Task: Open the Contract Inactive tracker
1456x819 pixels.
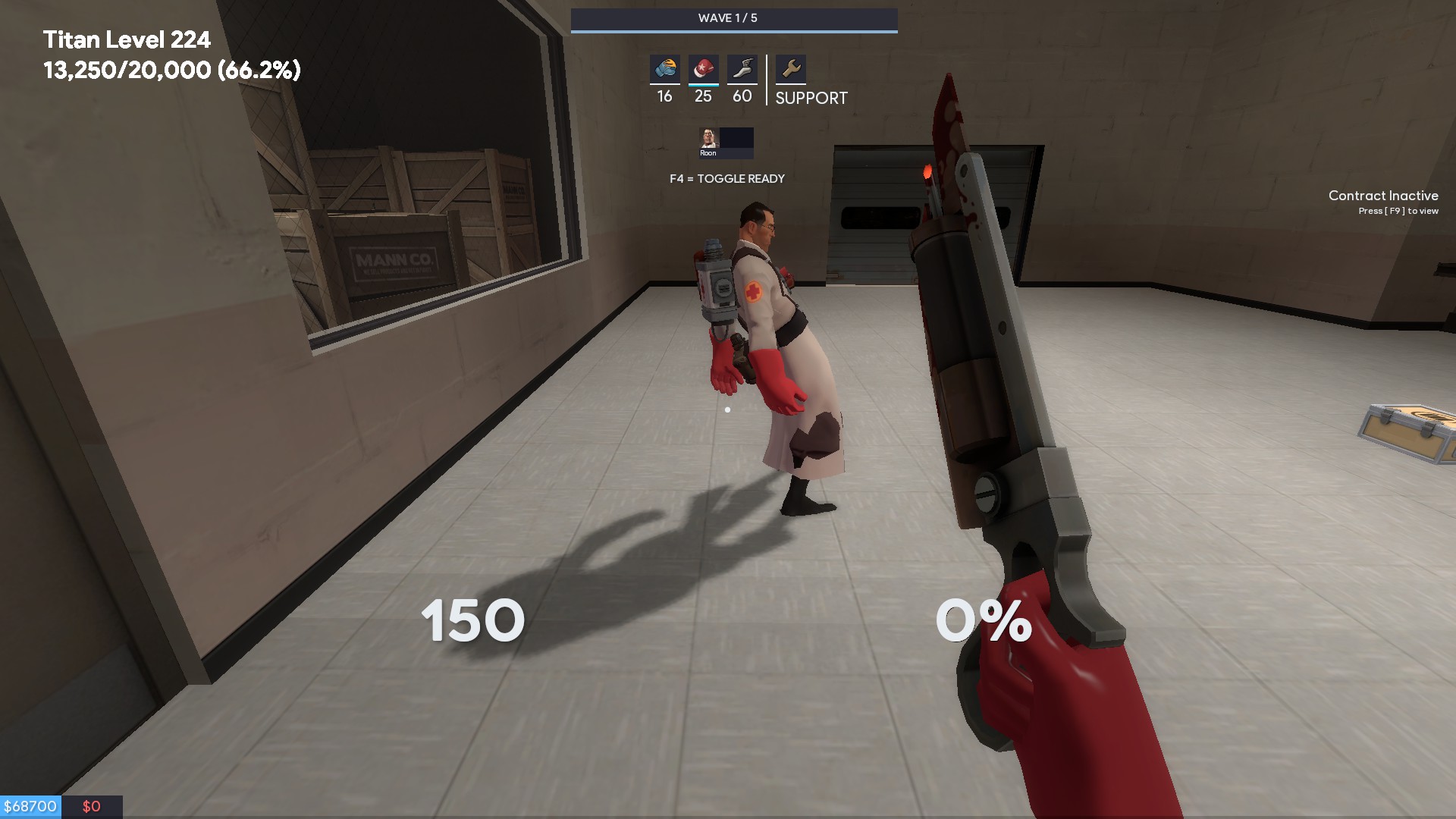Action: [1382, 202]
